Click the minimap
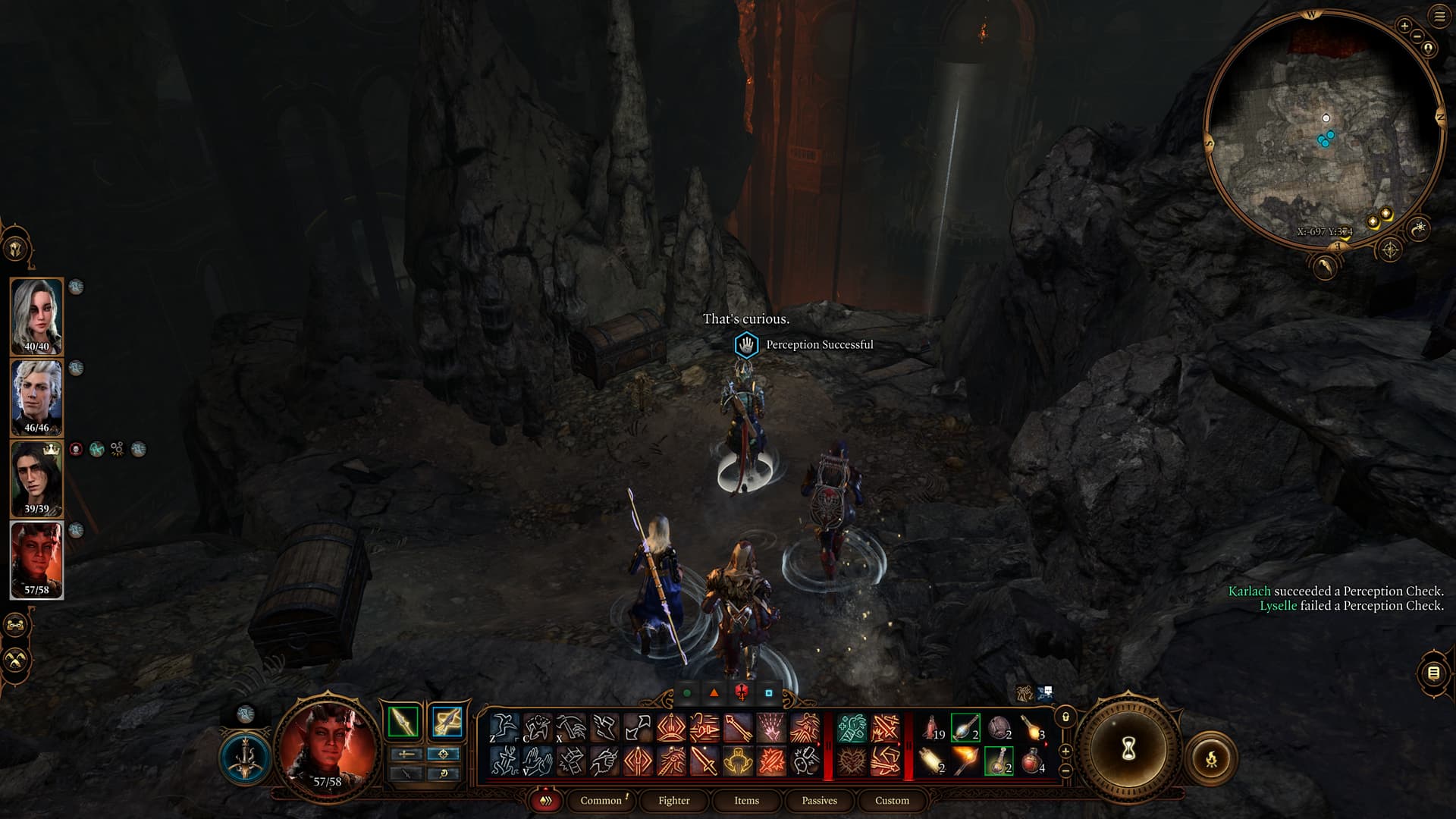Screen dimensions: 1456x819 pos(1323,129)
